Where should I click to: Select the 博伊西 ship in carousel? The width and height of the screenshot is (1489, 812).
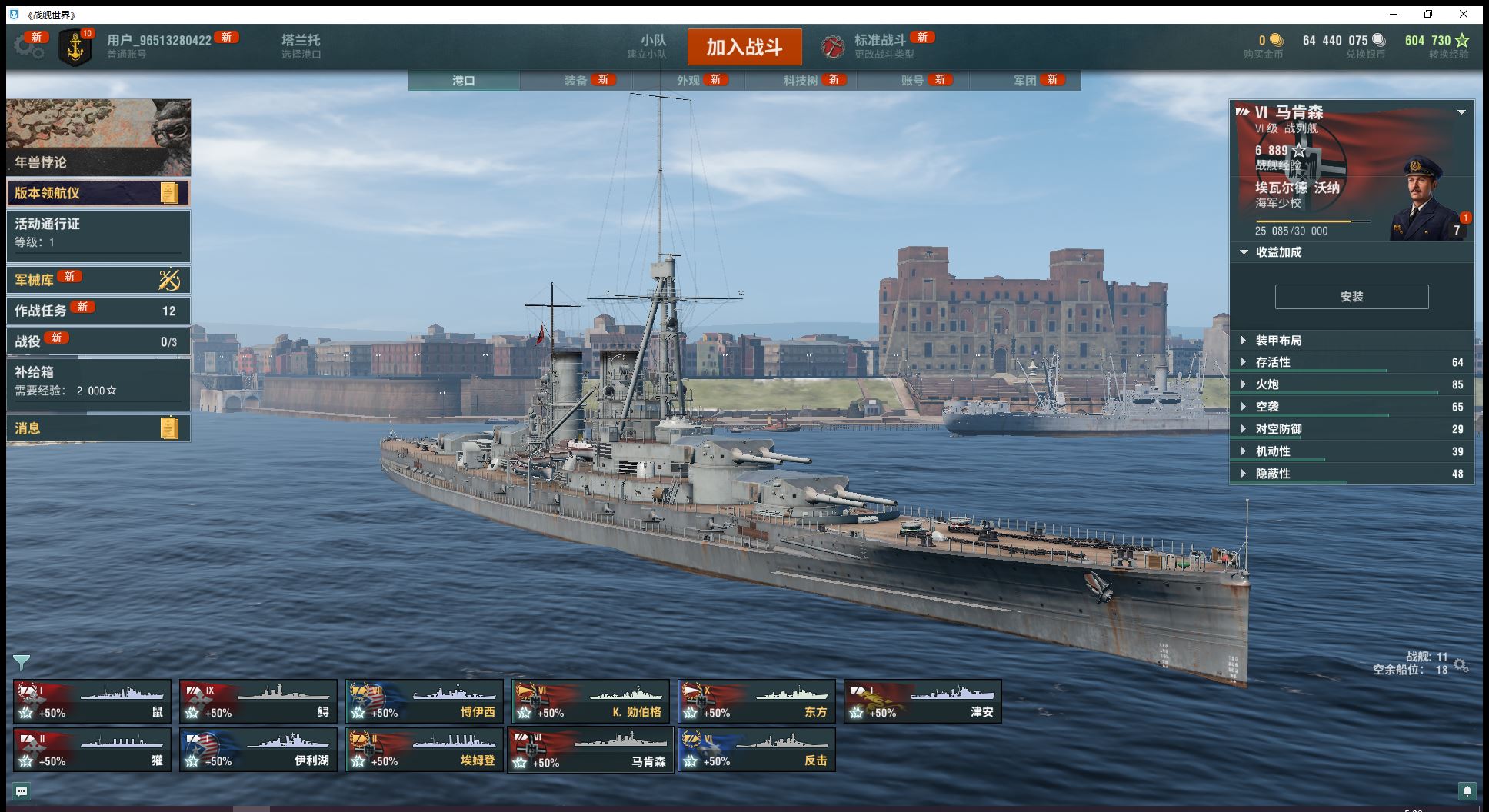424,701
